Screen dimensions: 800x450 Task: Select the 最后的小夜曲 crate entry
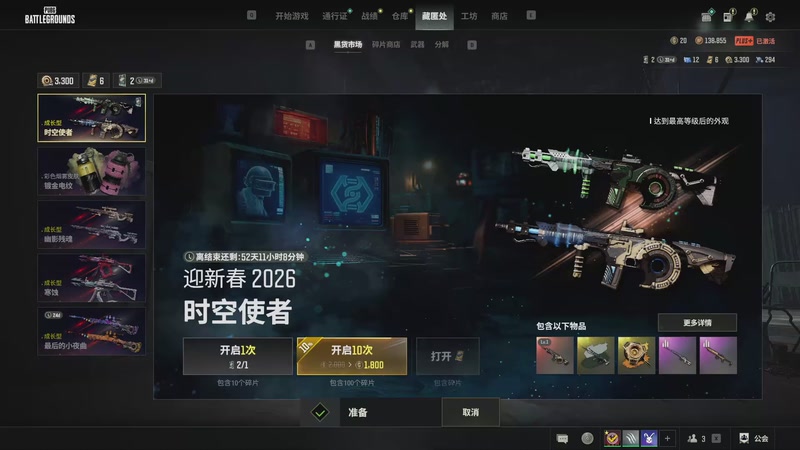91,330
